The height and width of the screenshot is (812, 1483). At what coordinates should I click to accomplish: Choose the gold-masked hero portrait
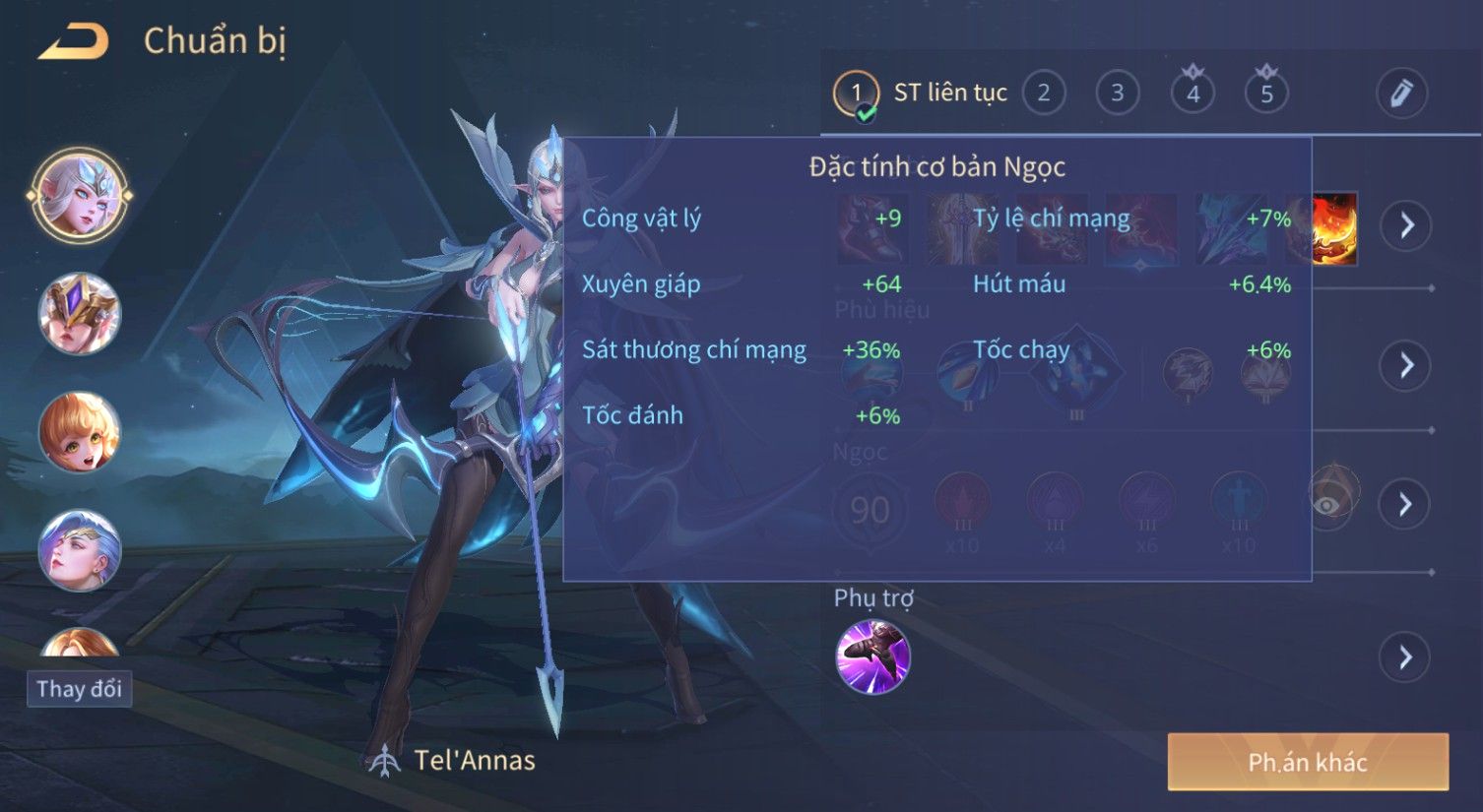tap(80, 314)
